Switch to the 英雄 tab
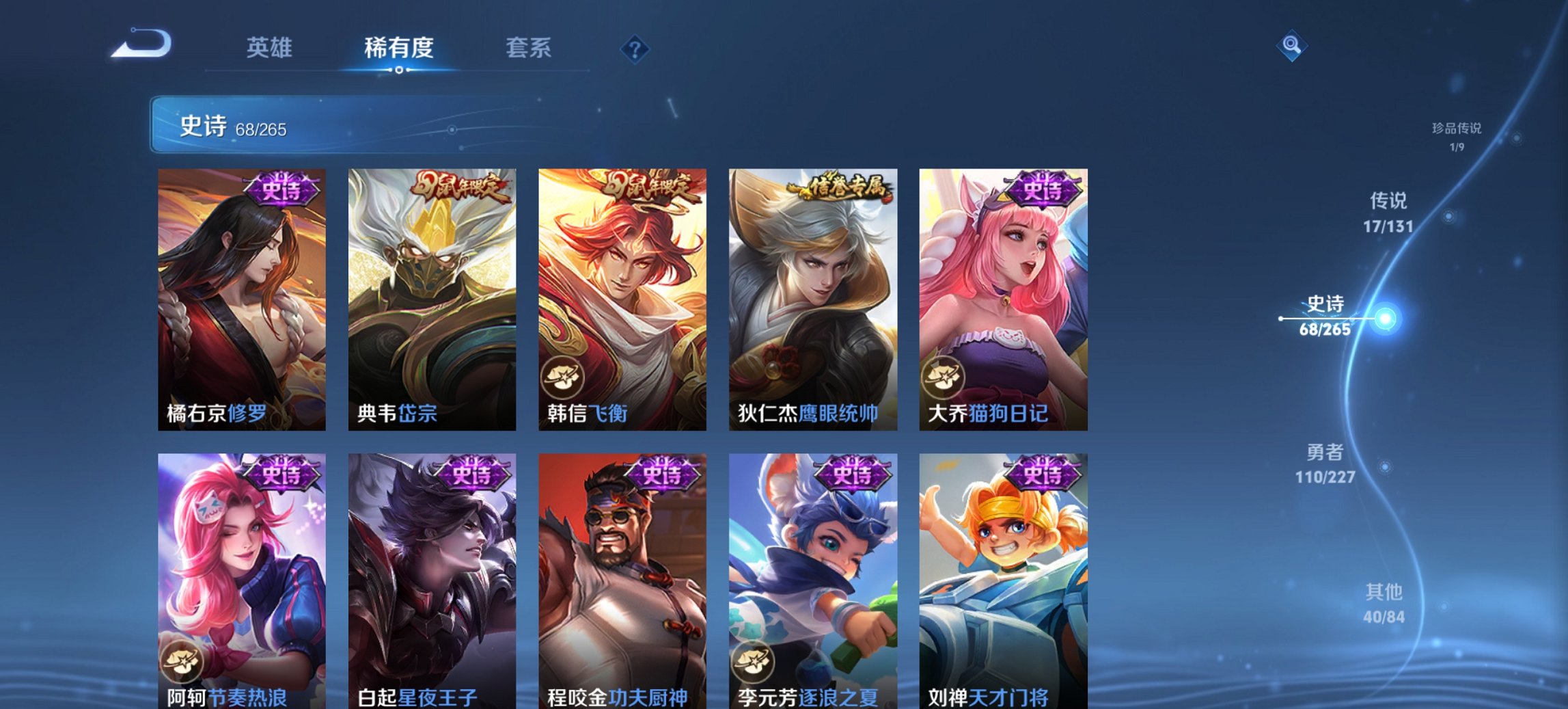Image resolution: width=1568 pixels, height=709 pixels. coord(271,48)
